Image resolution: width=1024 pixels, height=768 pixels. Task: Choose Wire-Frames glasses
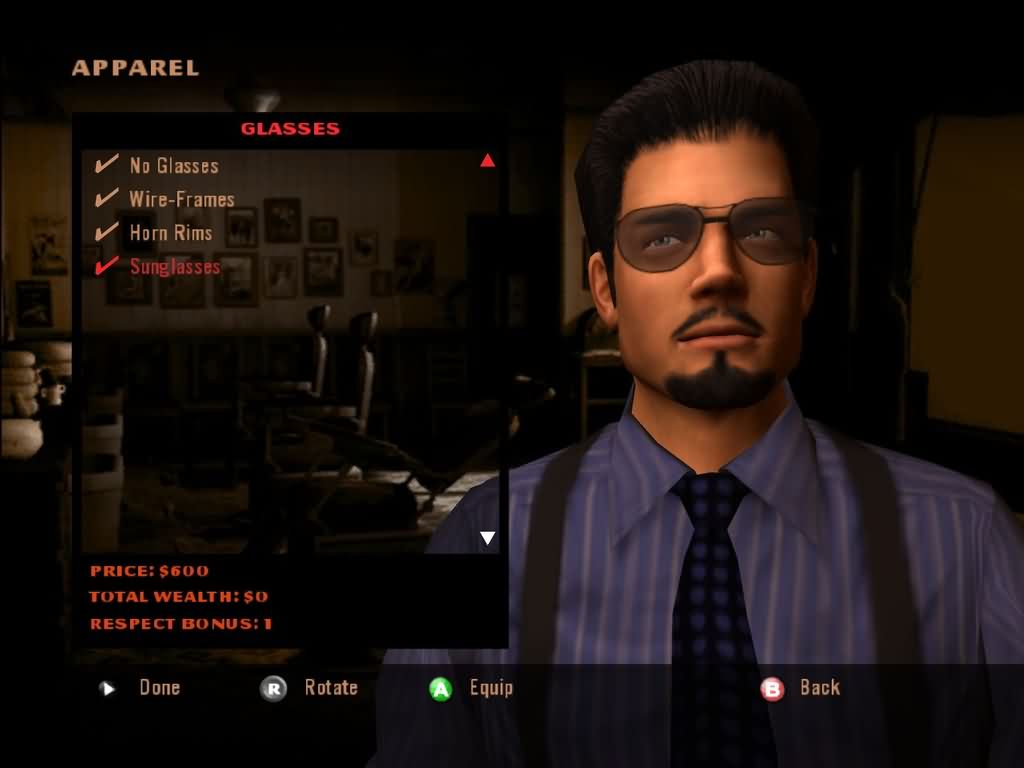click(181, 199)
